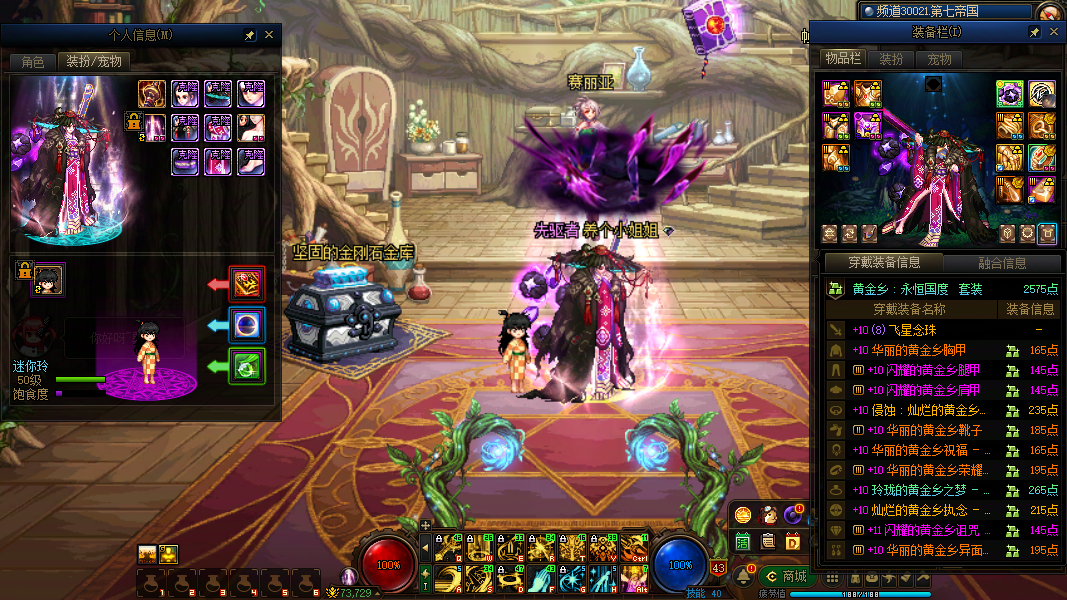Open the 物品栏 inventory tab

click(842, 59)
